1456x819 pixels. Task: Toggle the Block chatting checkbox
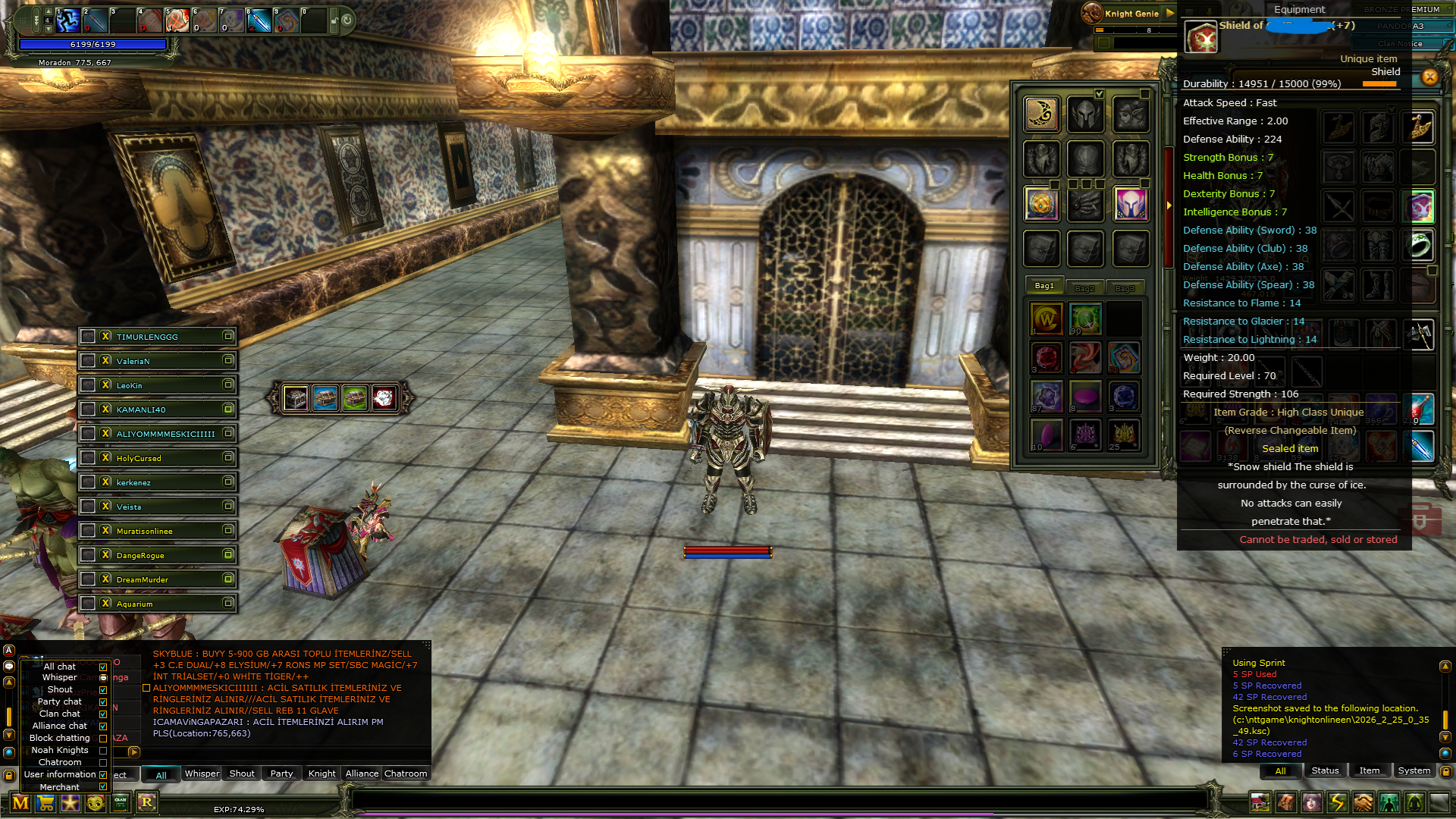point(103,738)
